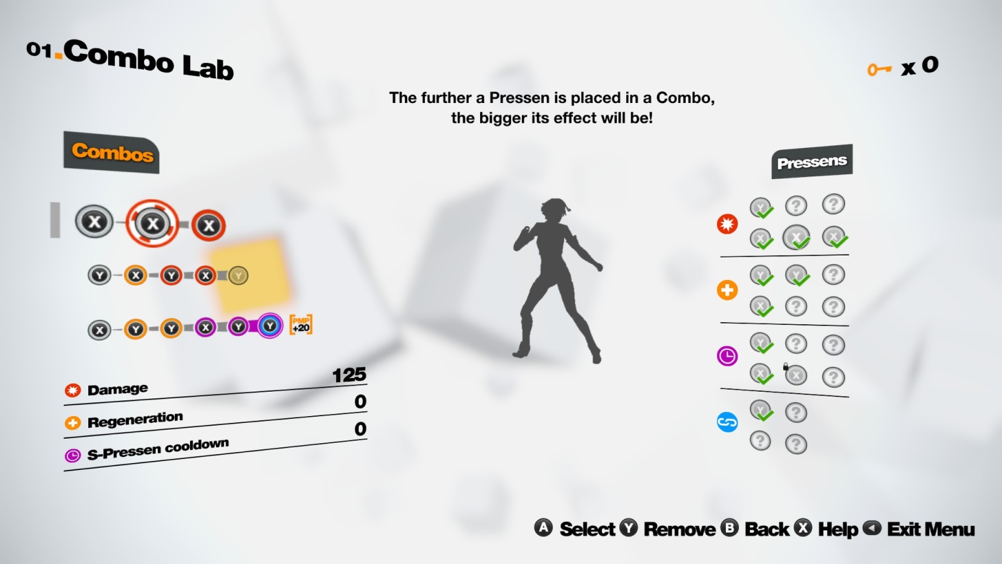This screenshot has width=1002, height=564.
Task: Pick the checked Y pressen in the damage group
Action: [761, 208]
